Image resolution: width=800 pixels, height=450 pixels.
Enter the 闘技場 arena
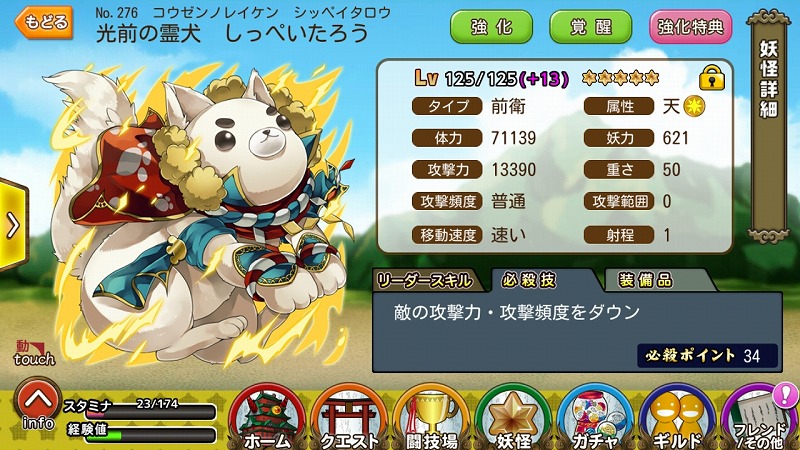click(x=430, y=417)
